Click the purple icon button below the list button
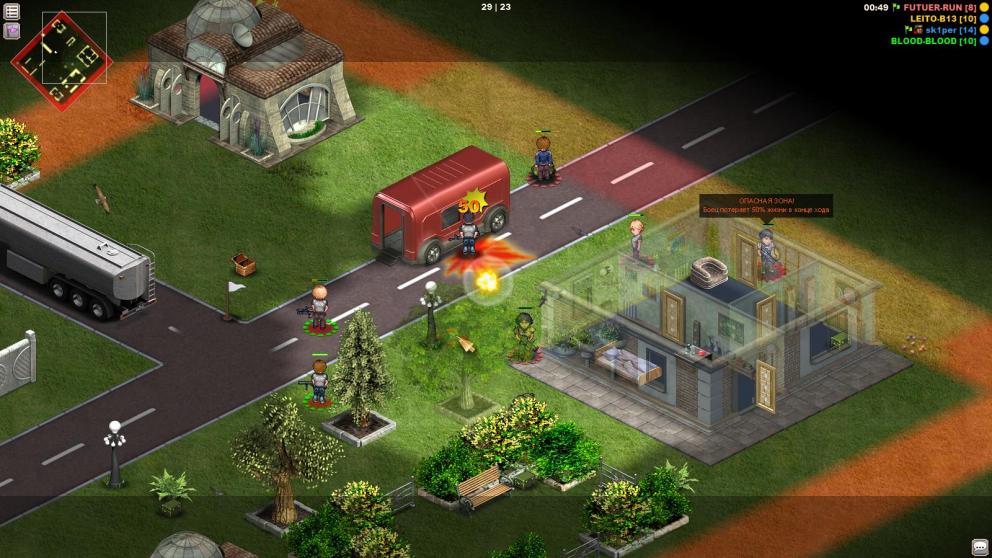The image size is (992, 558). click(x=12, y=30)
